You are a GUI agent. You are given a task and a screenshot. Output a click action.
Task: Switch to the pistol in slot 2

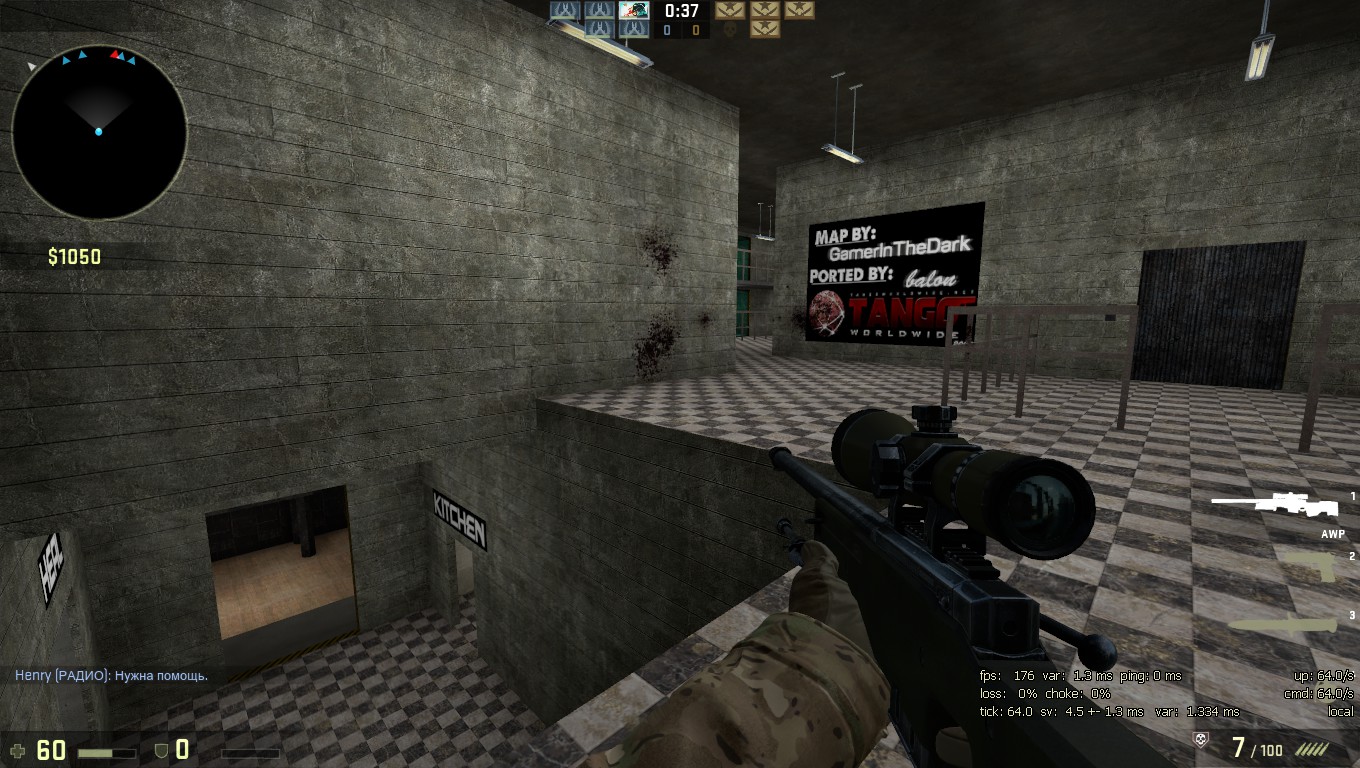(1312, 566)
